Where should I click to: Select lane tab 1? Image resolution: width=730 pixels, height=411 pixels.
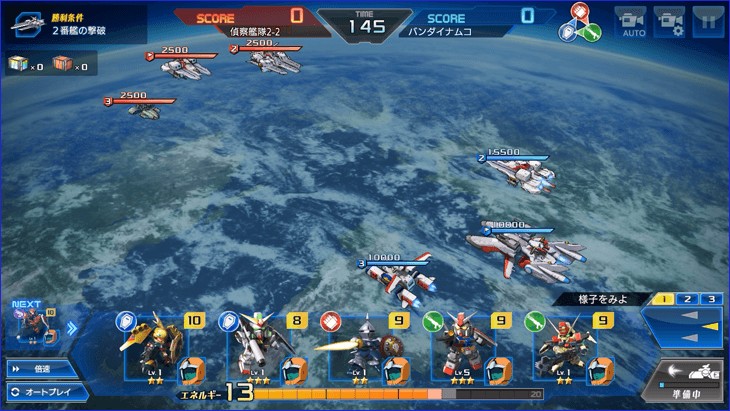[663, 299]
